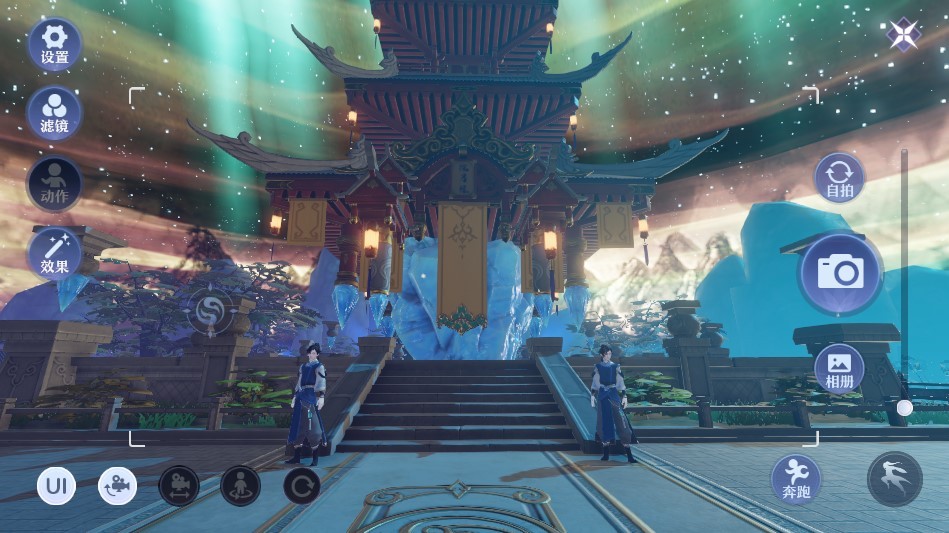Toggle the camera horizontal pan button
This screenshot has width=949, height=533.
click(179, 487)
